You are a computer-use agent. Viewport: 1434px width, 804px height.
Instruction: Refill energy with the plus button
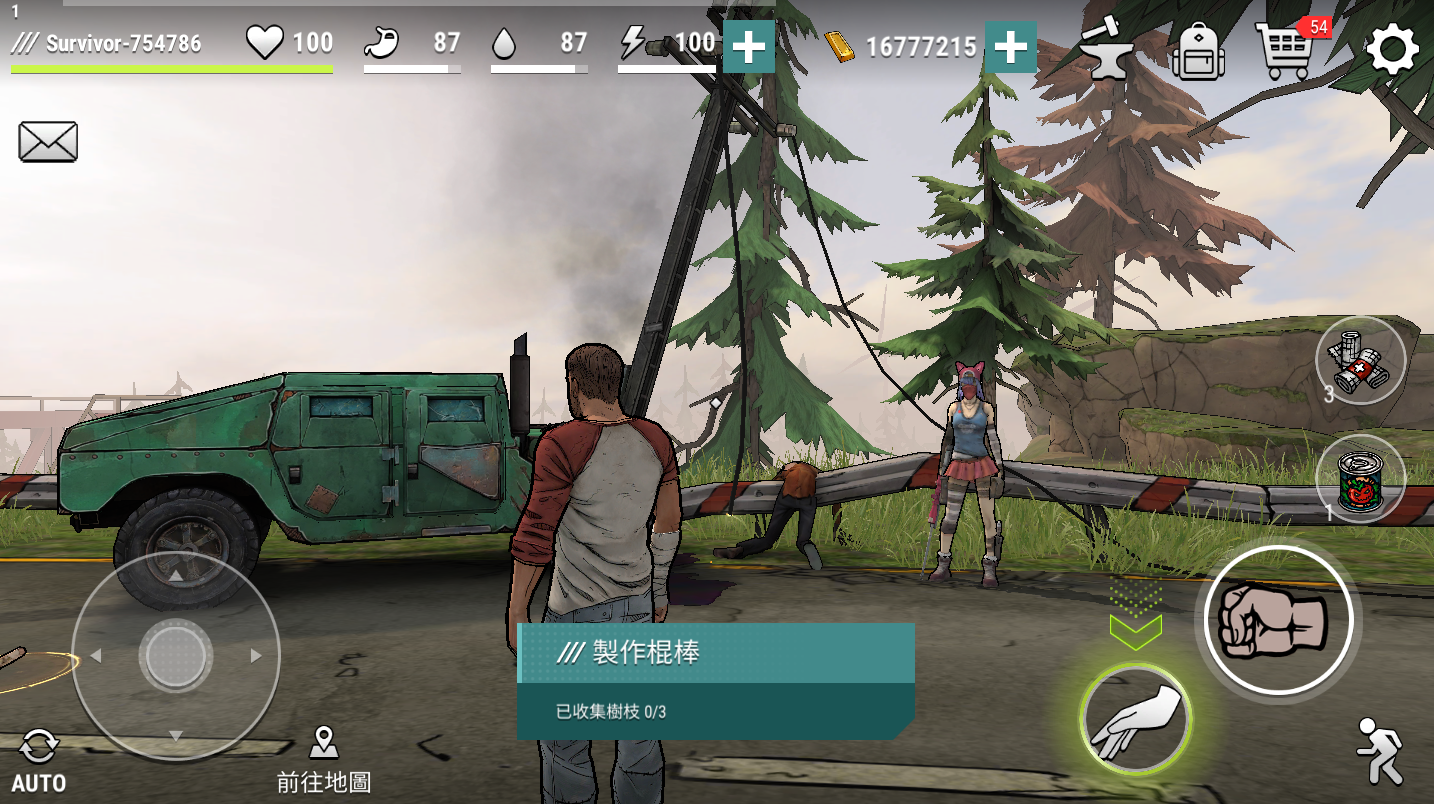pos(748,46)
